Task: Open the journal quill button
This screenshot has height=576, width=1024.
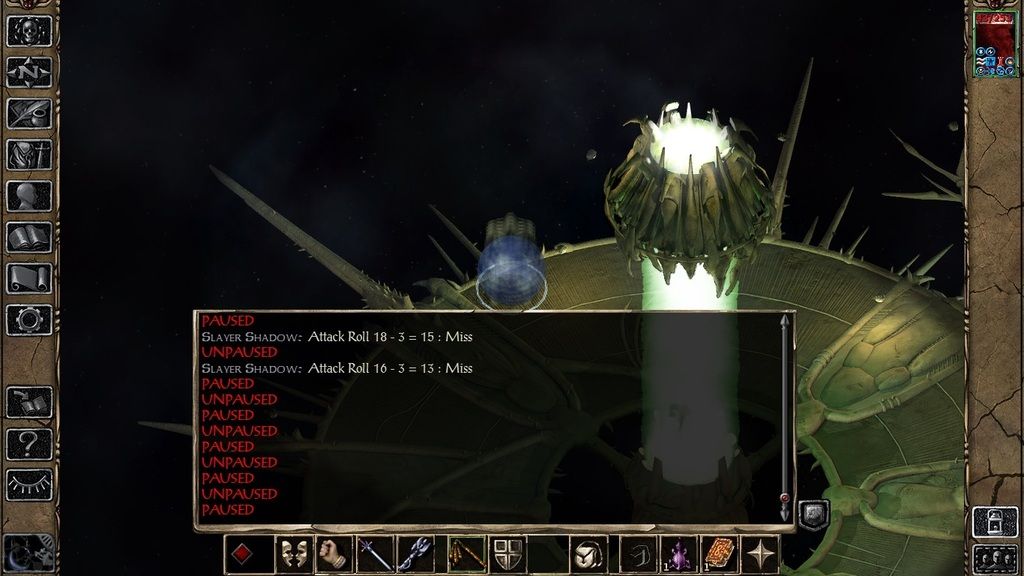Action: coord(29,113)
